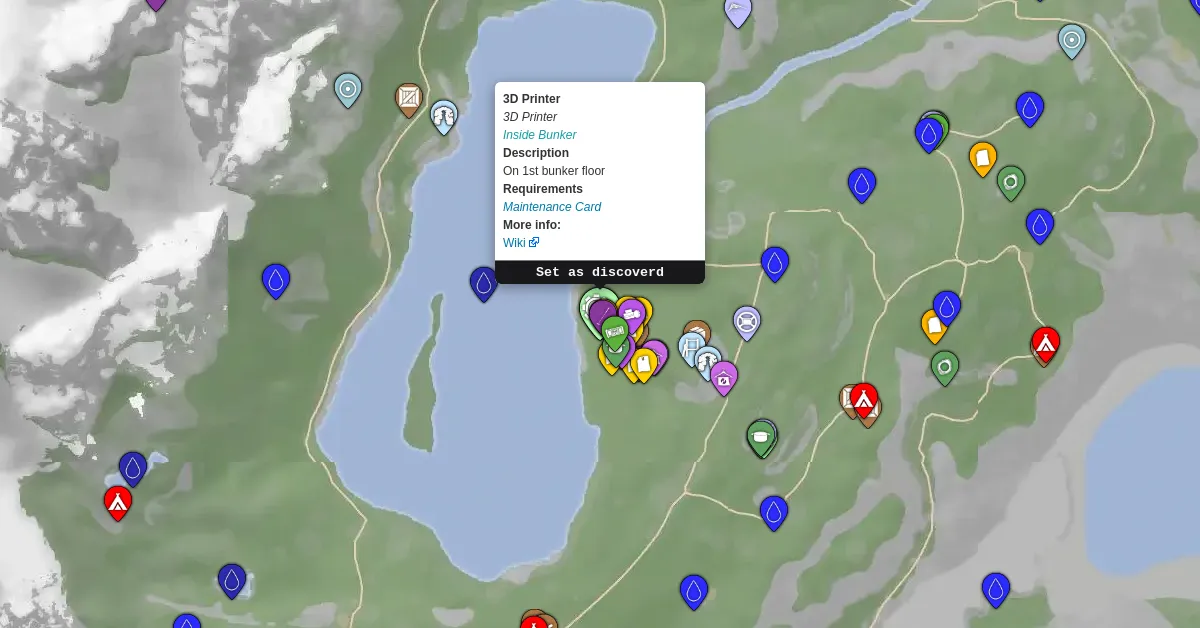
Task: Open the Wiki link in the popup
Action: click(x=514, y=243)
